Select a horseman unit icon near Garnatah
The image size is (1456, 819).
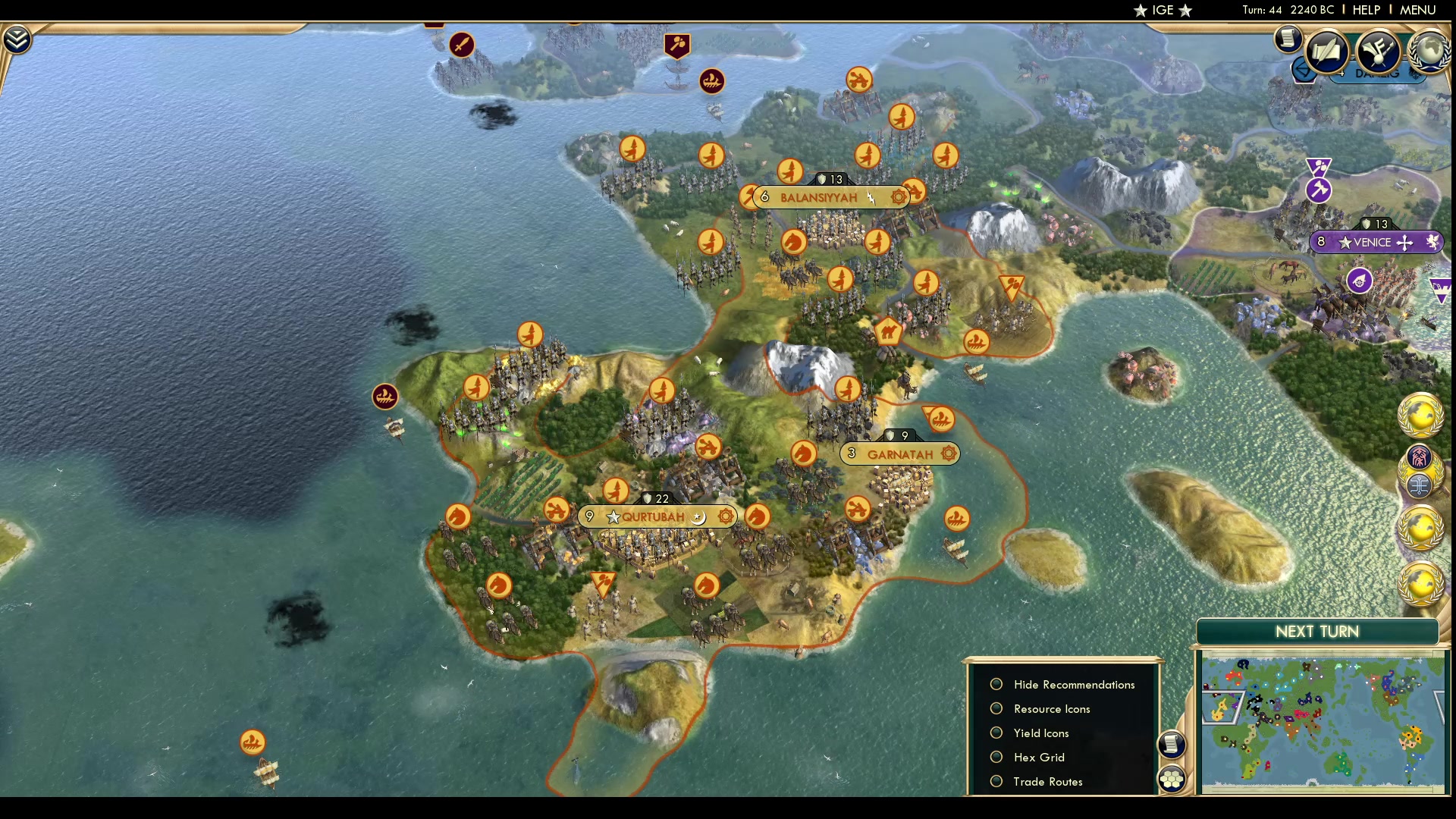802,453
